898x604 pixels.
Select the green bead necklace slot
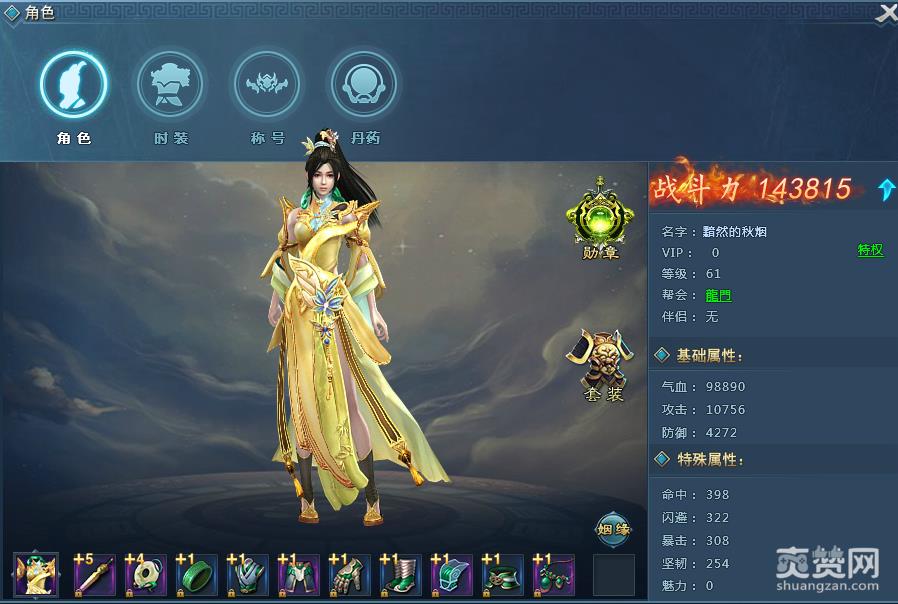tap(554, 575)
